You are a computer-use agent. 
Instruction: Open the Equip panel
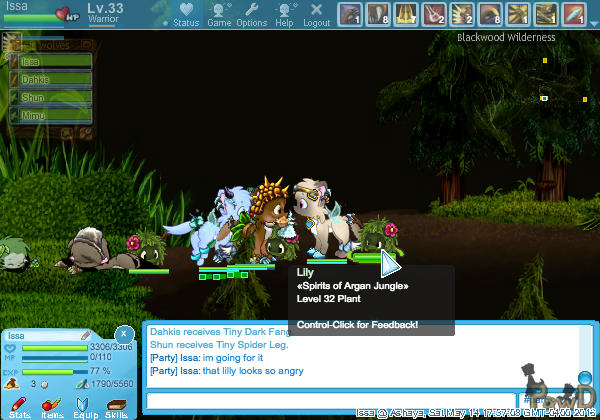click(85, 406)
